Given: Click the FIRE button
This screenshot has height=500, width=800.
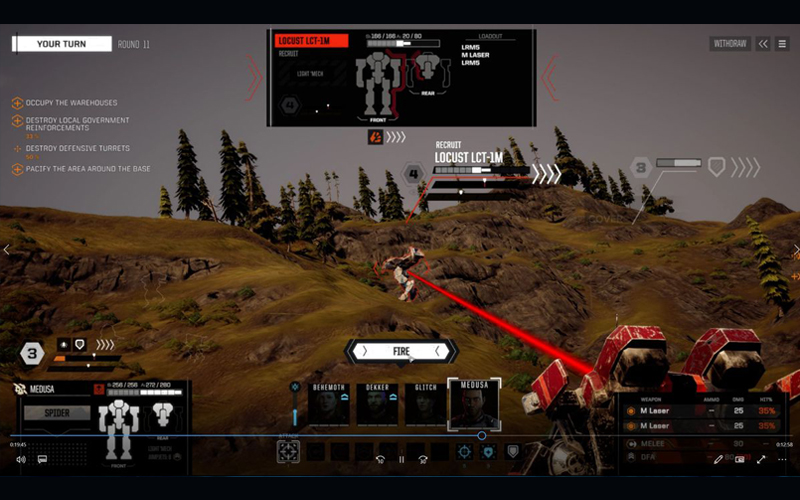Looking at the screenshot, I should point(401,351).
